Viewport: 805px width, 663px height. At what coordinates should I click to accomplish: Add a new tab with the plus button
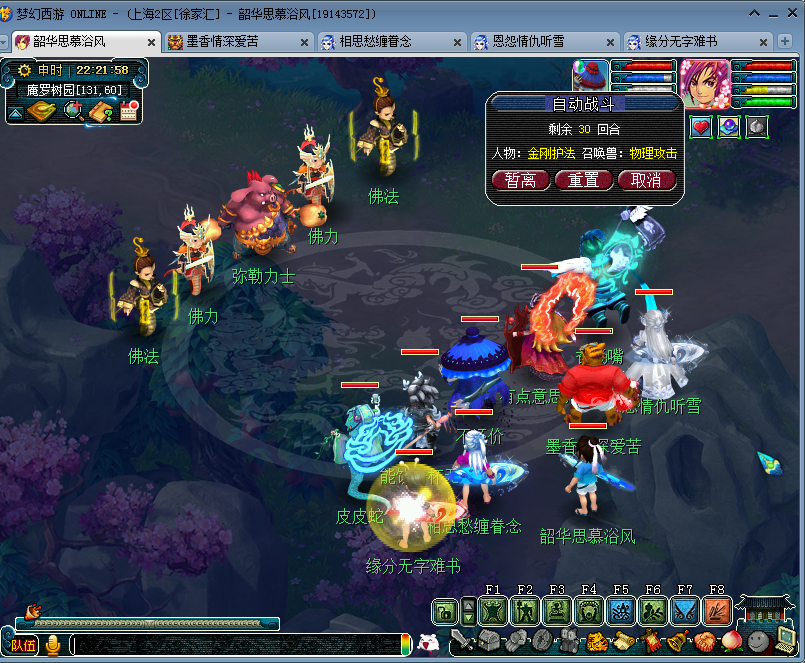pos(789,42)
